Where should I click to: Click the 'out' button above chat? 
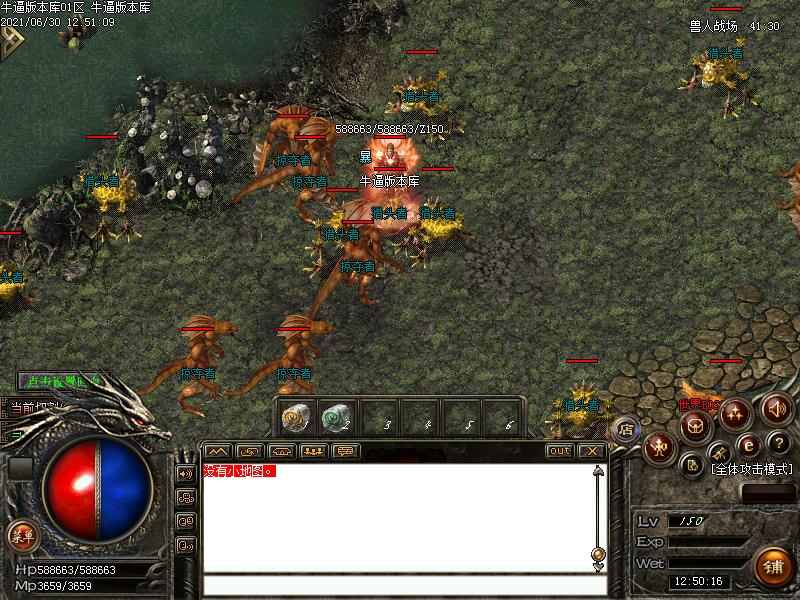tap(560, 451)
